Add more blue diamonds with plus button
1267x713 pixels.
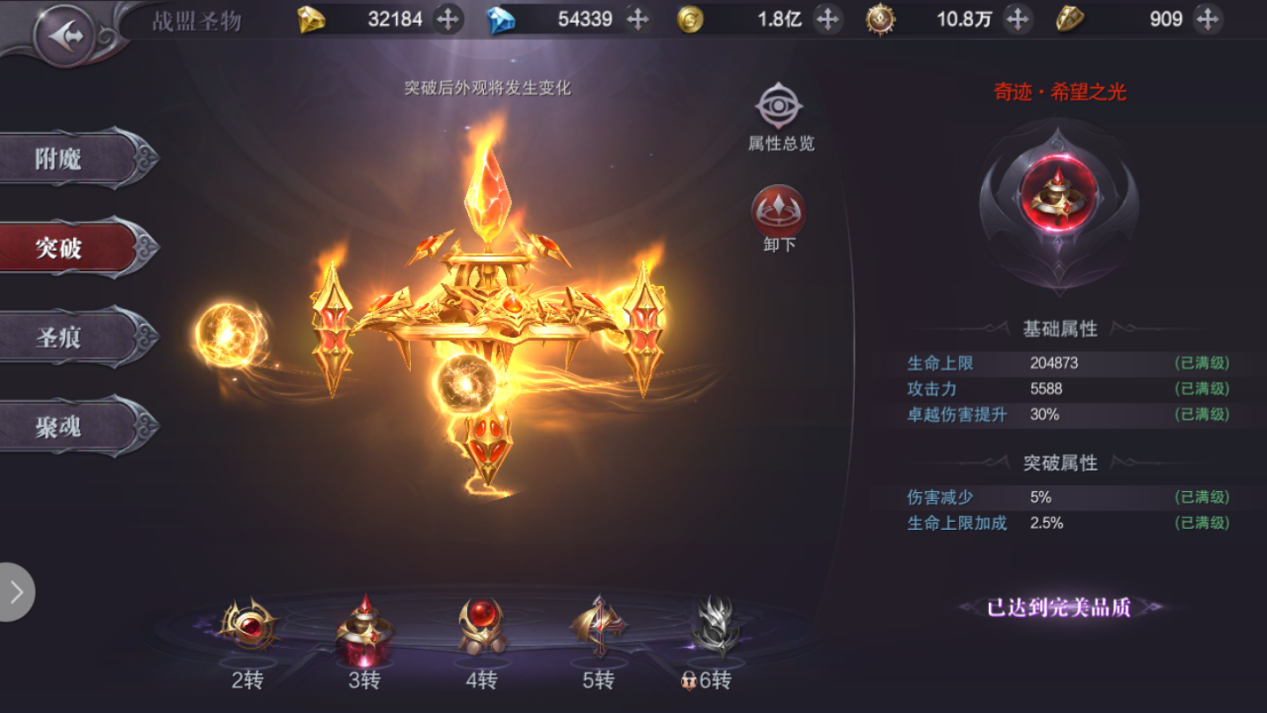pyautogui.click(x=638, y=19)
